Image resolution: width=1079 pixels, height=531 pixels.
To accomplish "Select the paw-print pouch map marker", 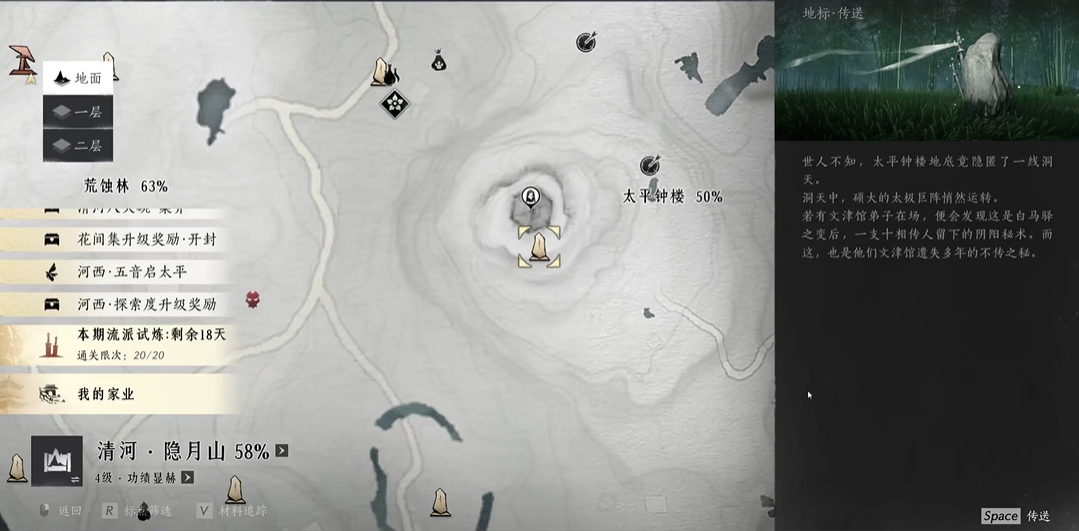I will point(439,63).
